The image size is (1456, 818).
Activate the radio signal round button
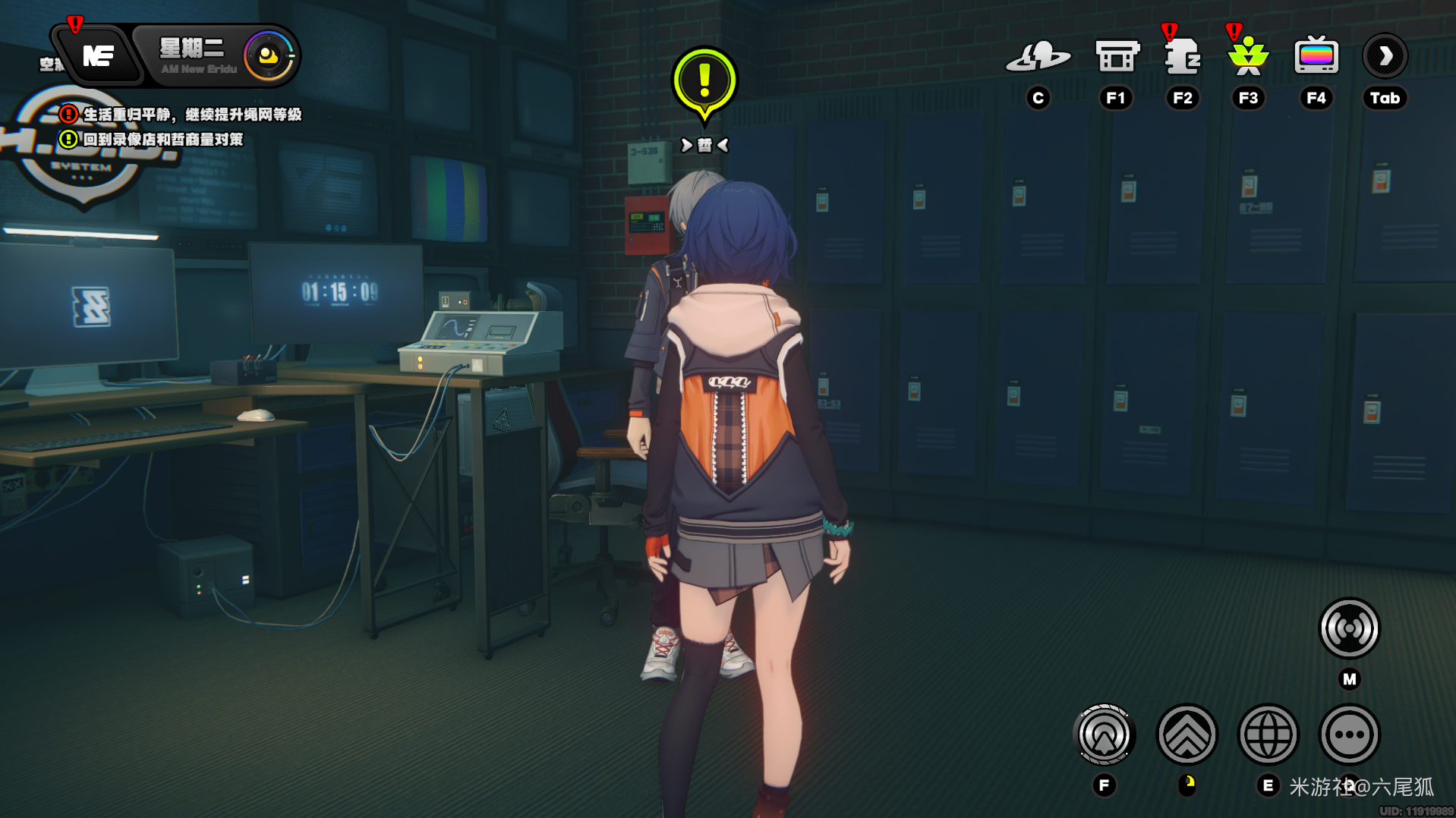1349,628
